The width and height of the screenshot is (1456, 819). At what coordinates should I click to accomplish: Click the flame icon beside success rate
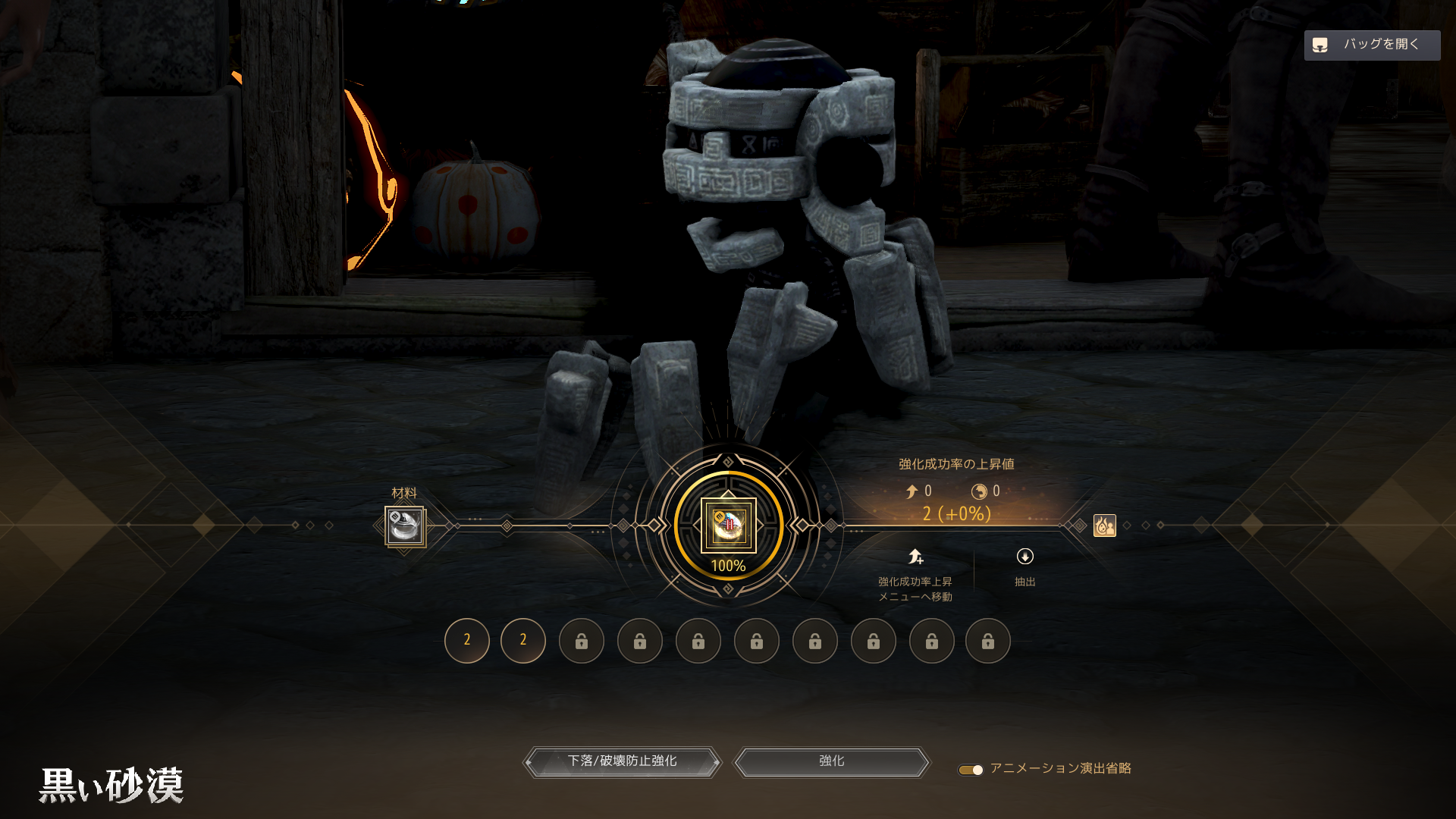pyautogui.click(x=1104, y=525)
